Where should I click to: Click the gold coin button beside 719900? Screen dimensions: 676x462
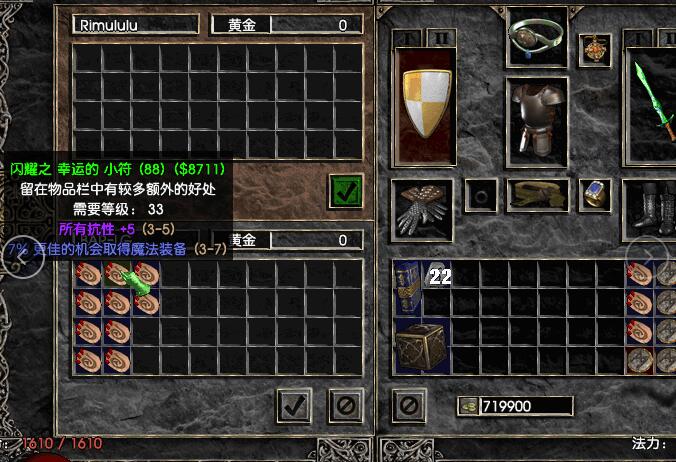click(467, 406)
